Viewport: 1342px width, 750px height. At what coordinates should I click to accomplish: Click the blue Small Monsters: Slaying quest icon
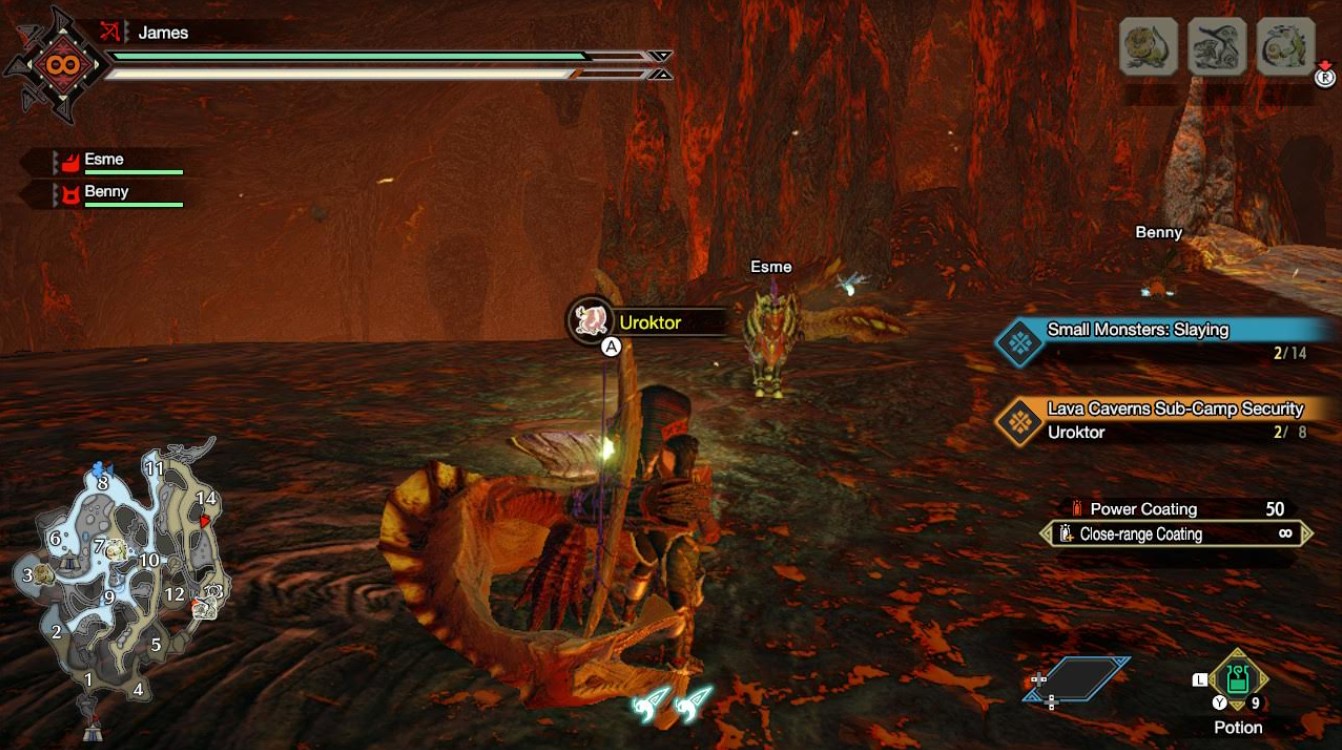point(1020,340)
